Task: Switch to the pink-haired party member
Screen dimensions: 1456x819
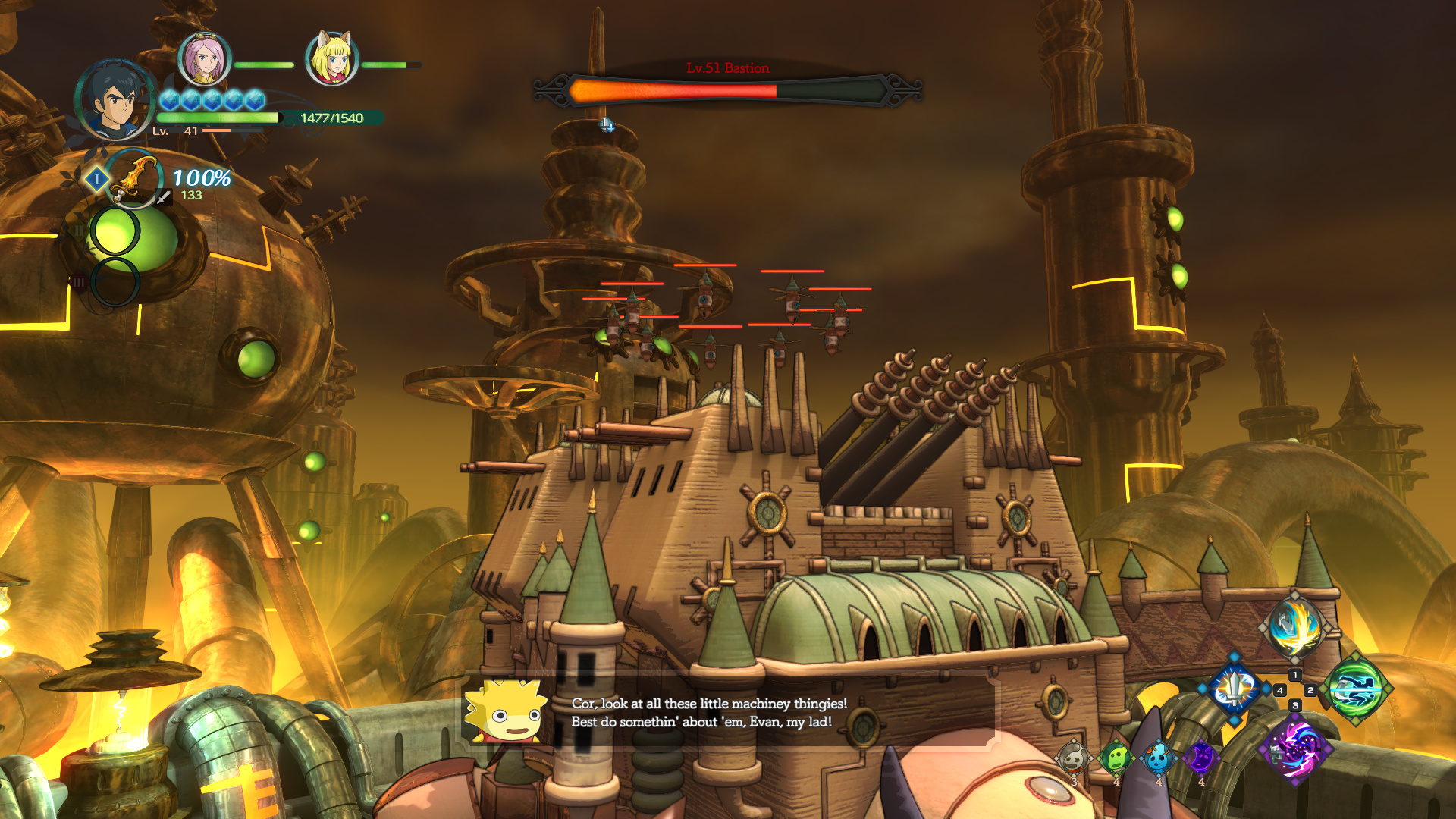Action: pos(204,59)
